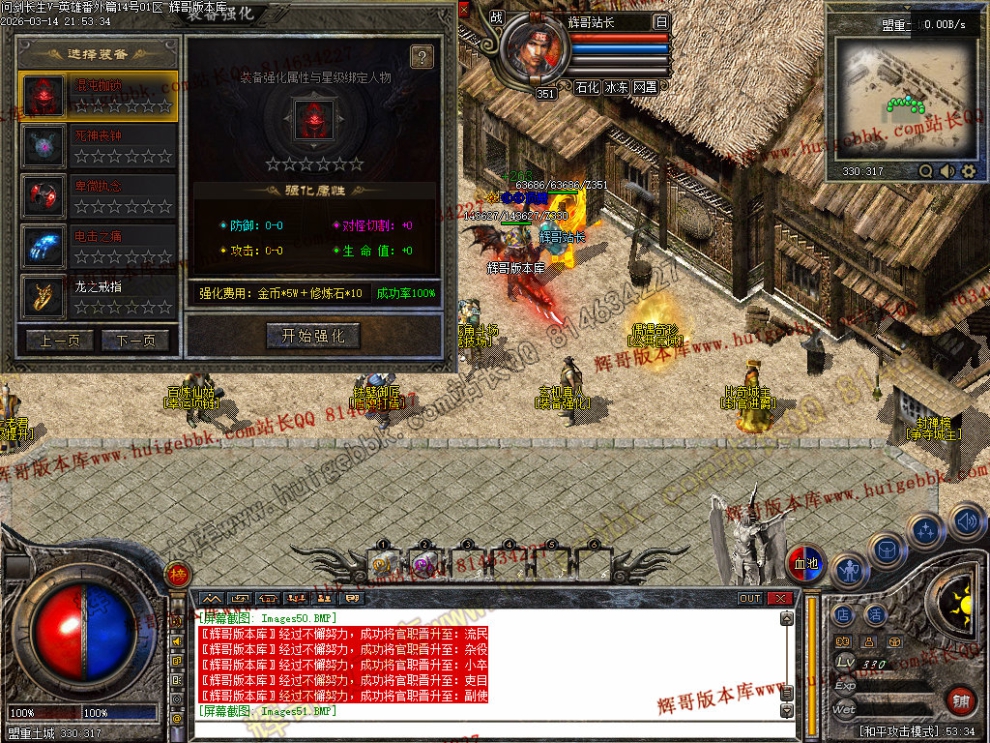This screenshot has width=990, height=743.
Task: Select the 混沌枷锁 equipment entry
Action: 98,96
